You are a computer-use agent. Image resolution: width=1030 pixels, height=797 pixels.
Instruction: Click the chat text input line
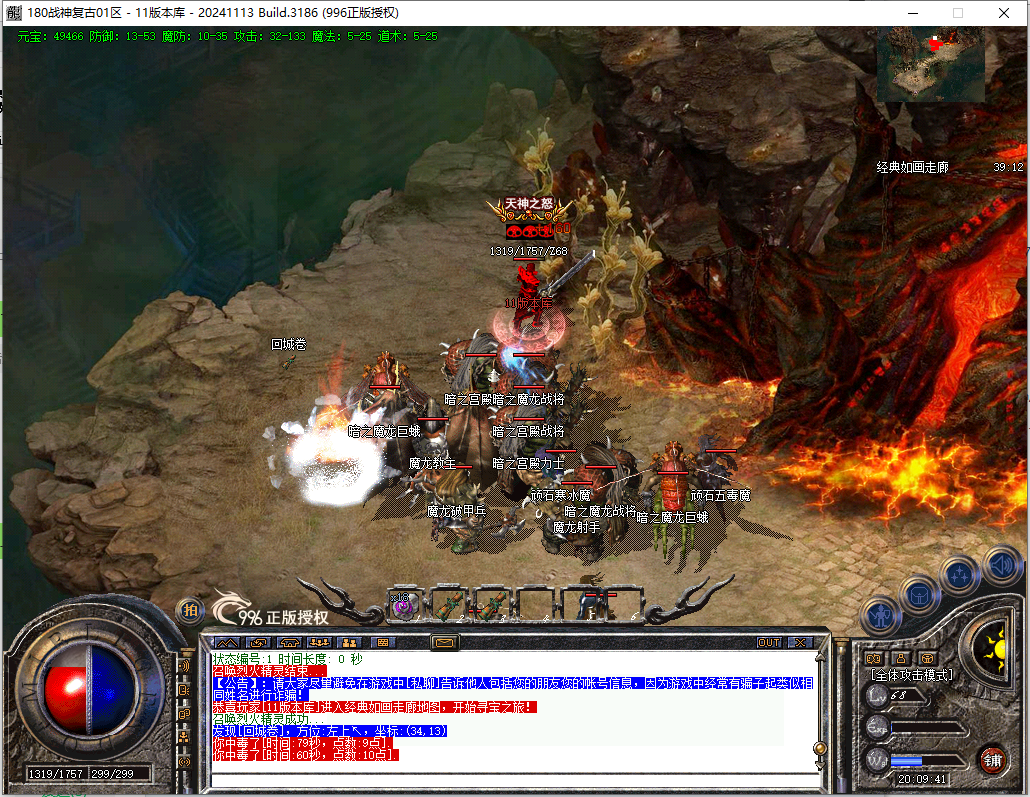[510, 778]
